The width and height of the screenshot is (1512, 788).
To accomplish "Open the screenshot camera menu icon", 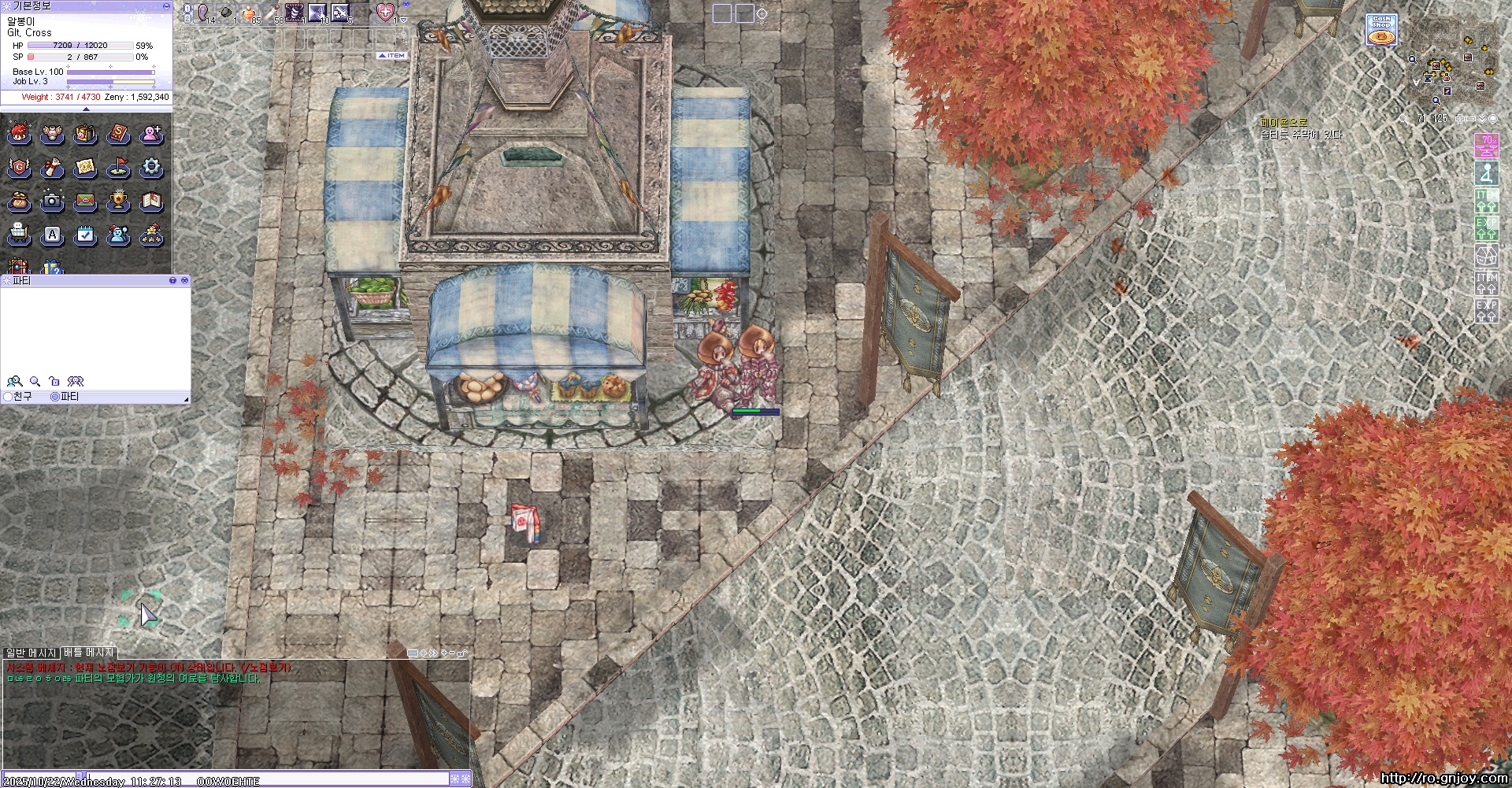I will click(52, 202).
